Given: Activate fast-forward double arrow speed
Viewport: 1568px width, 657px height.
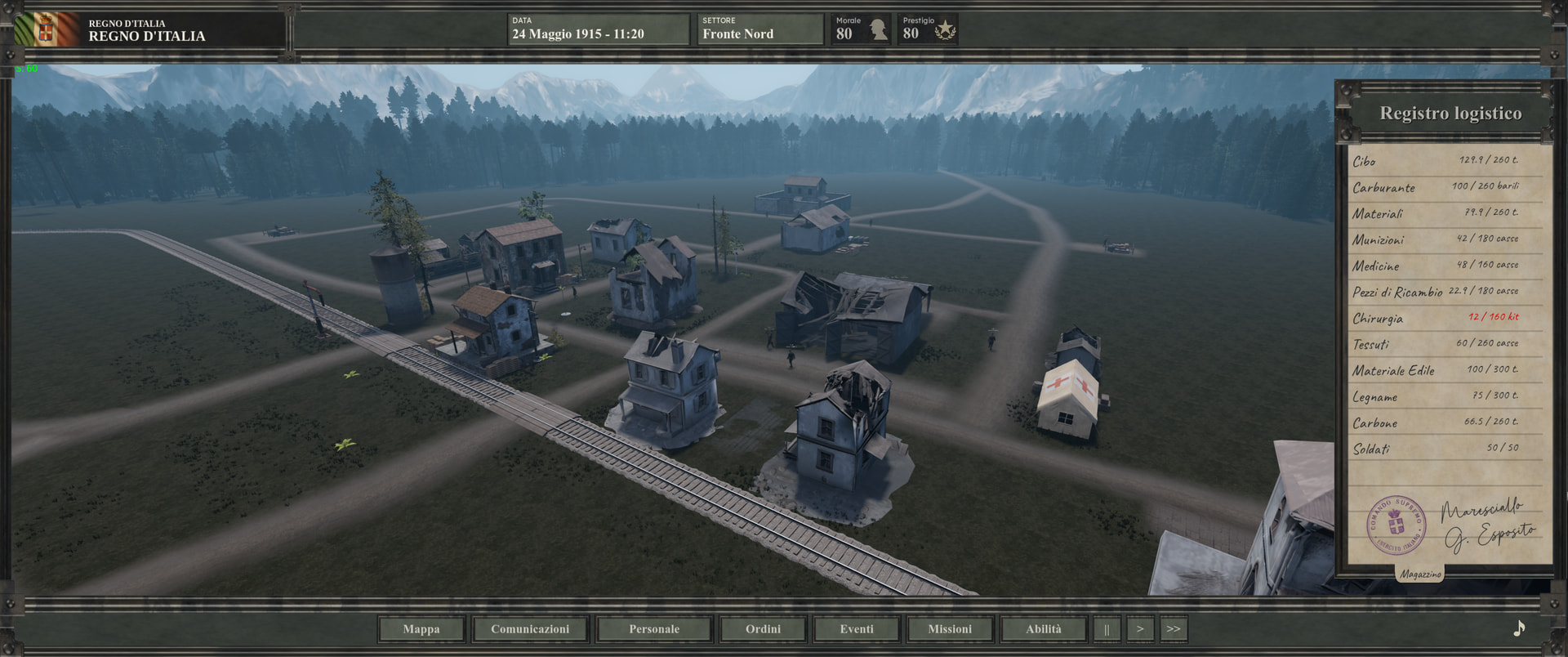Looking at the screenshot, I should pyautogui.click(x=1174, y=629).
